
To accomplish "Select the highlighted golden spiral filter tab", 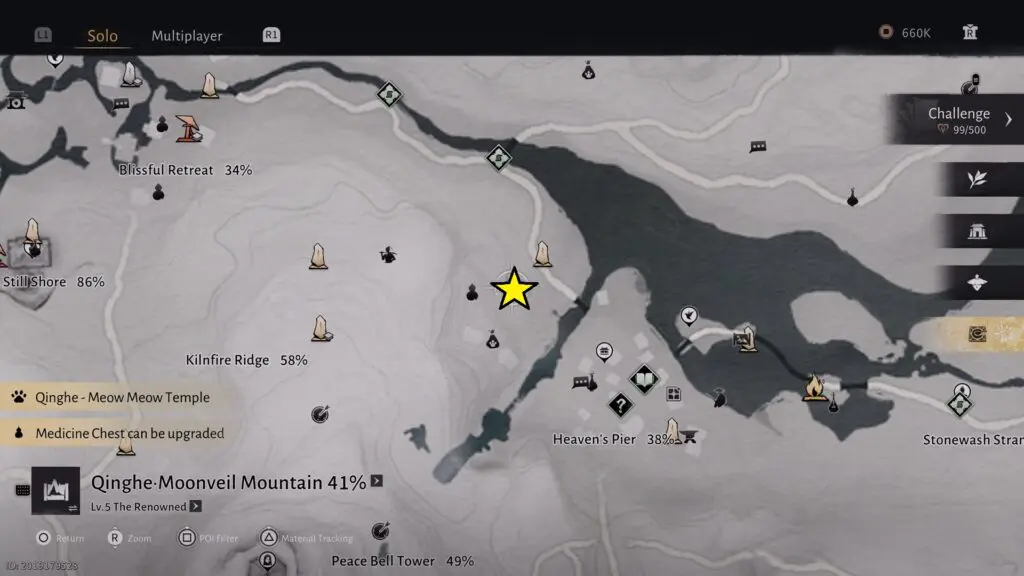I will 977,334.
